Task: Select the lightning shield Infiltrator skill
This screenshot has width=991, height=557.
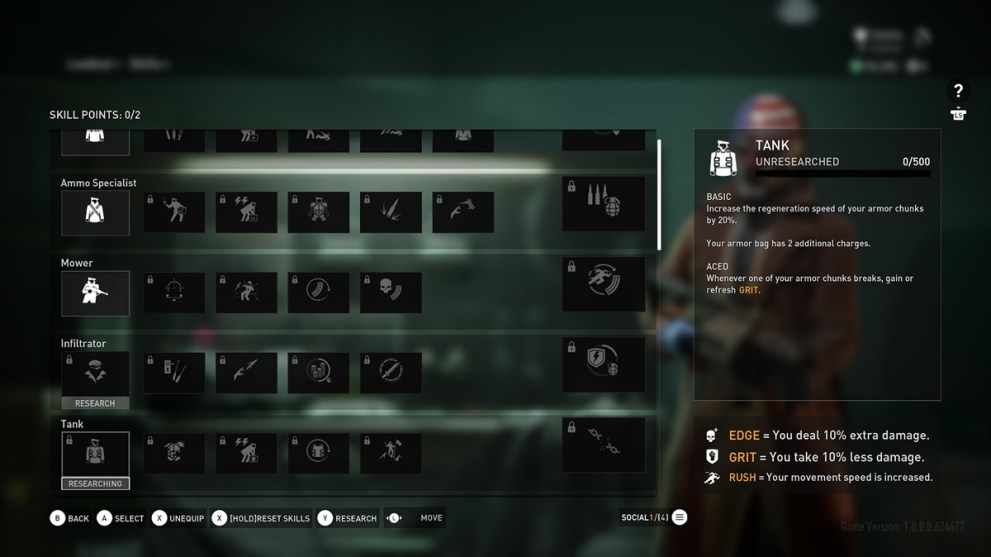Action: point(603,365)
